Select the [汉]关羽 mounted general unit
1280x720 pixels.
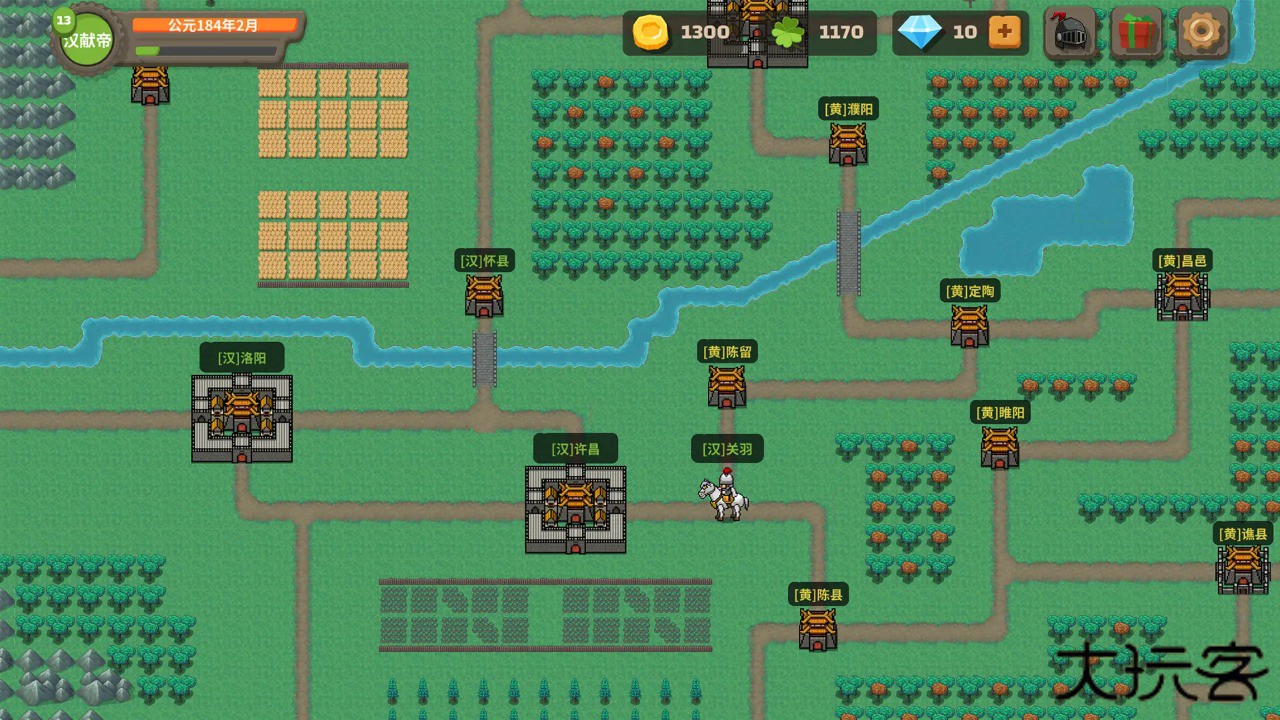pyautogui.click(x=722, y=498)
